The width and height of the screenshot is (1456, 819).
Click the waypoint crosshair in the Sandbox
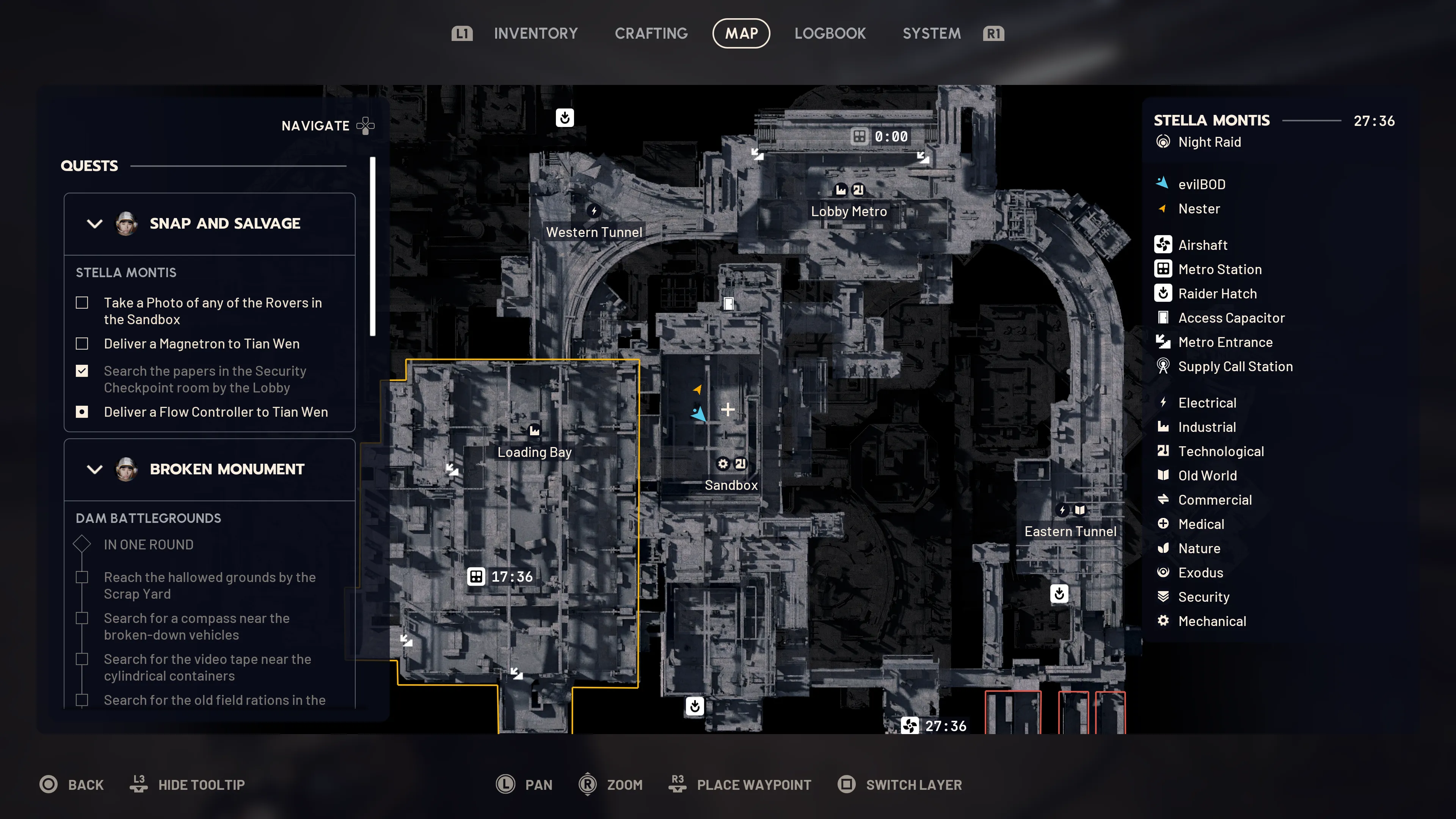pos(728,409)
